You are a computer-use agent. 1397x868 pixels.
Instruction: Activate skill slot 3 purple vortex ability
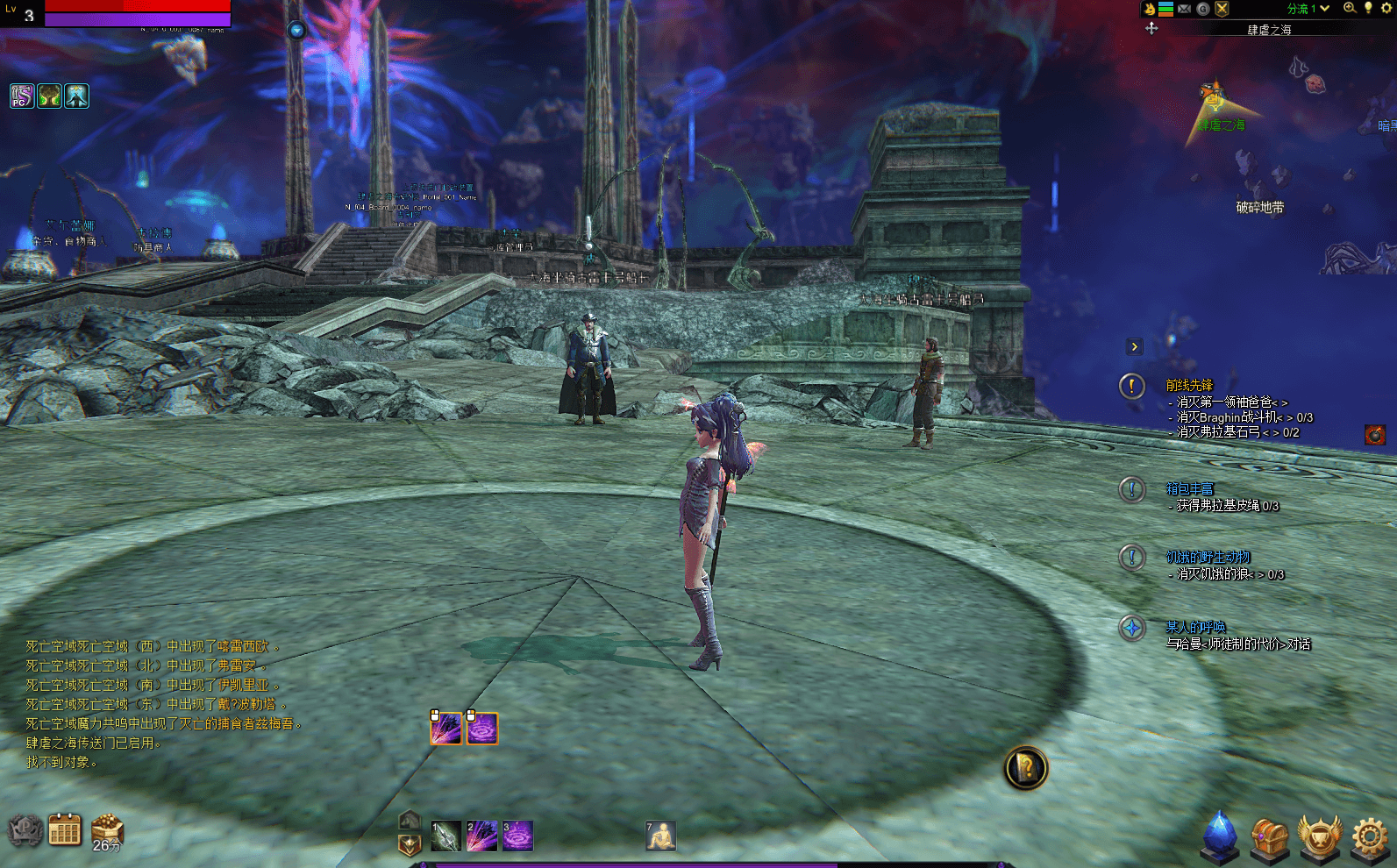[x=517, y=836]
